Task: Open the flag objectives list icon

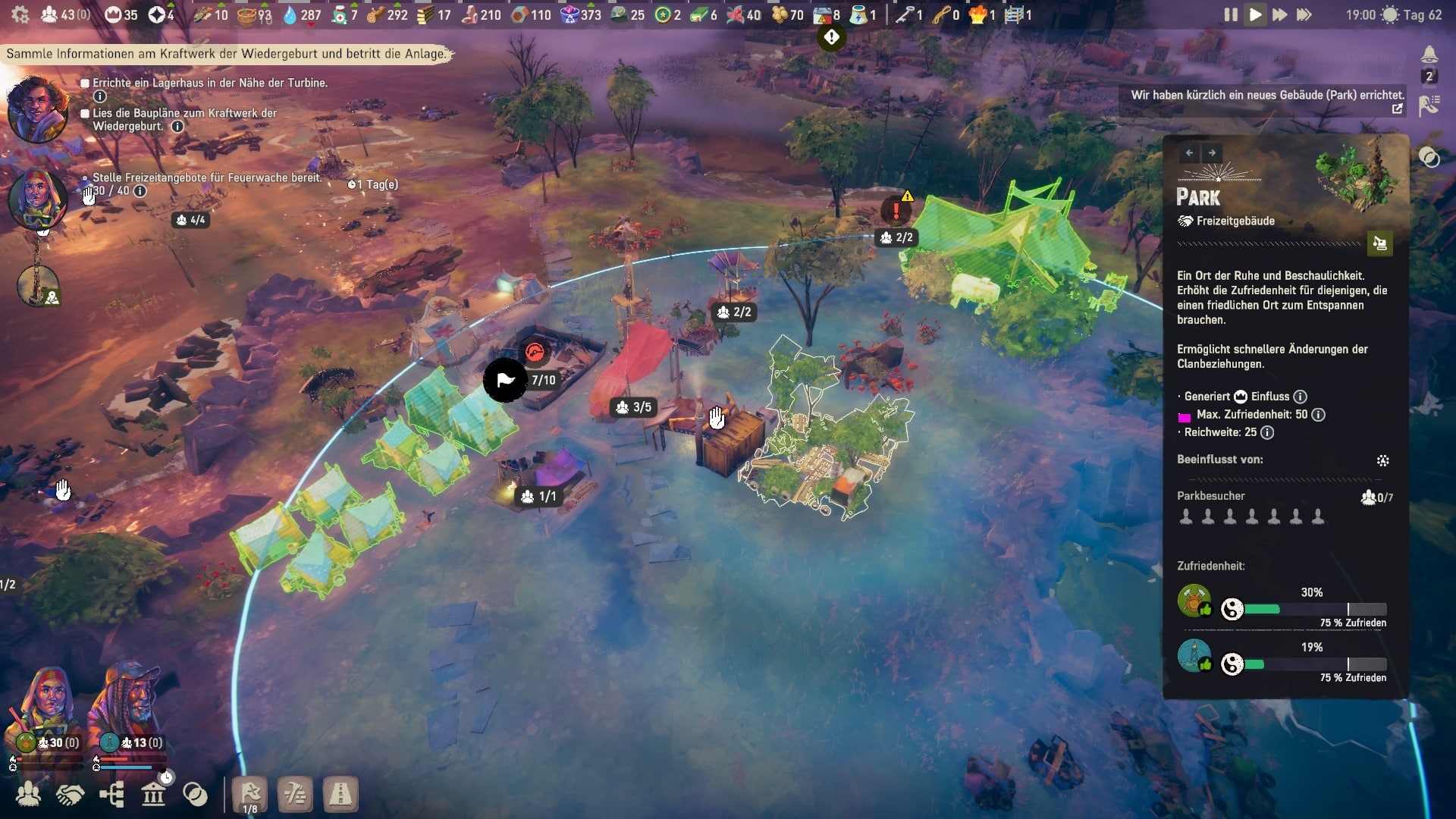Action: click(x=1429, y=105)
